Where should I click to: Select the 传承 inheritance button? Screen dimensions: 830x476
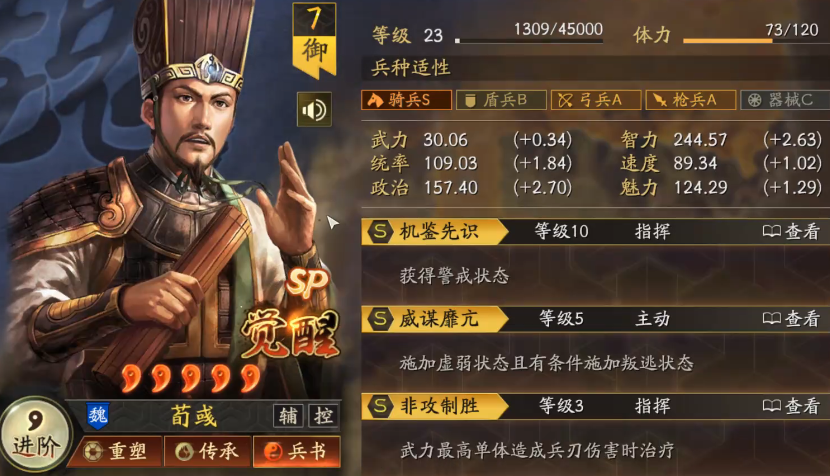click(206, 452)
